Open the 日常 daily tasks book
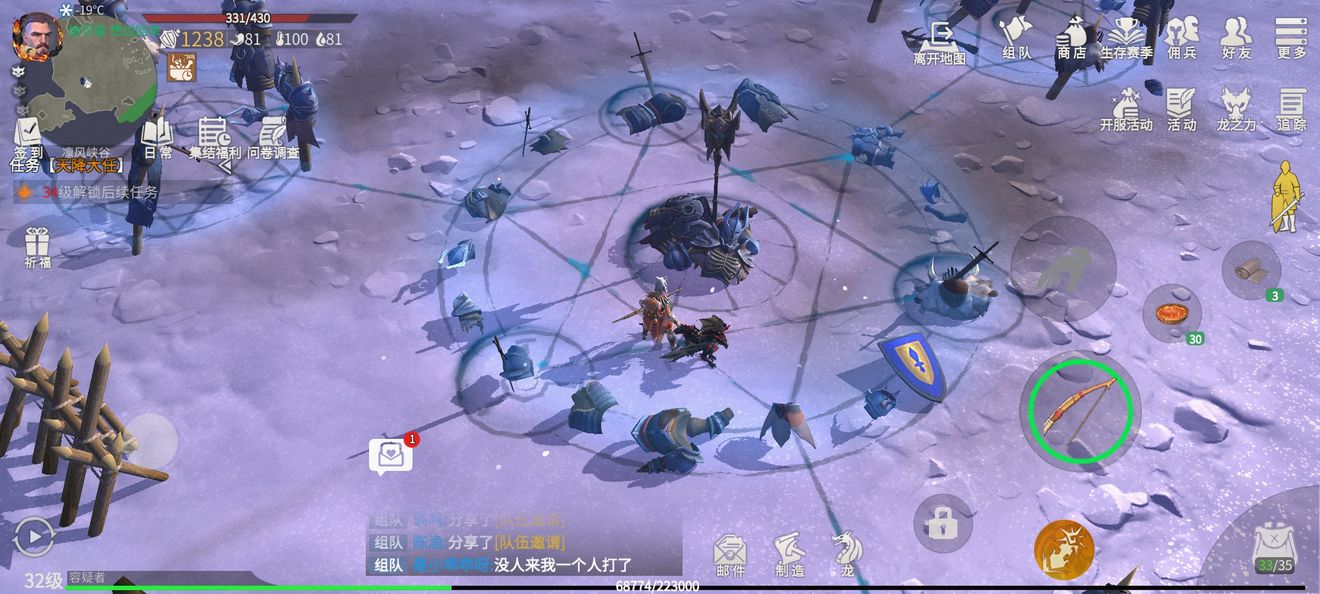Viewport: 1320px width, 594px height. click(157, 138)
